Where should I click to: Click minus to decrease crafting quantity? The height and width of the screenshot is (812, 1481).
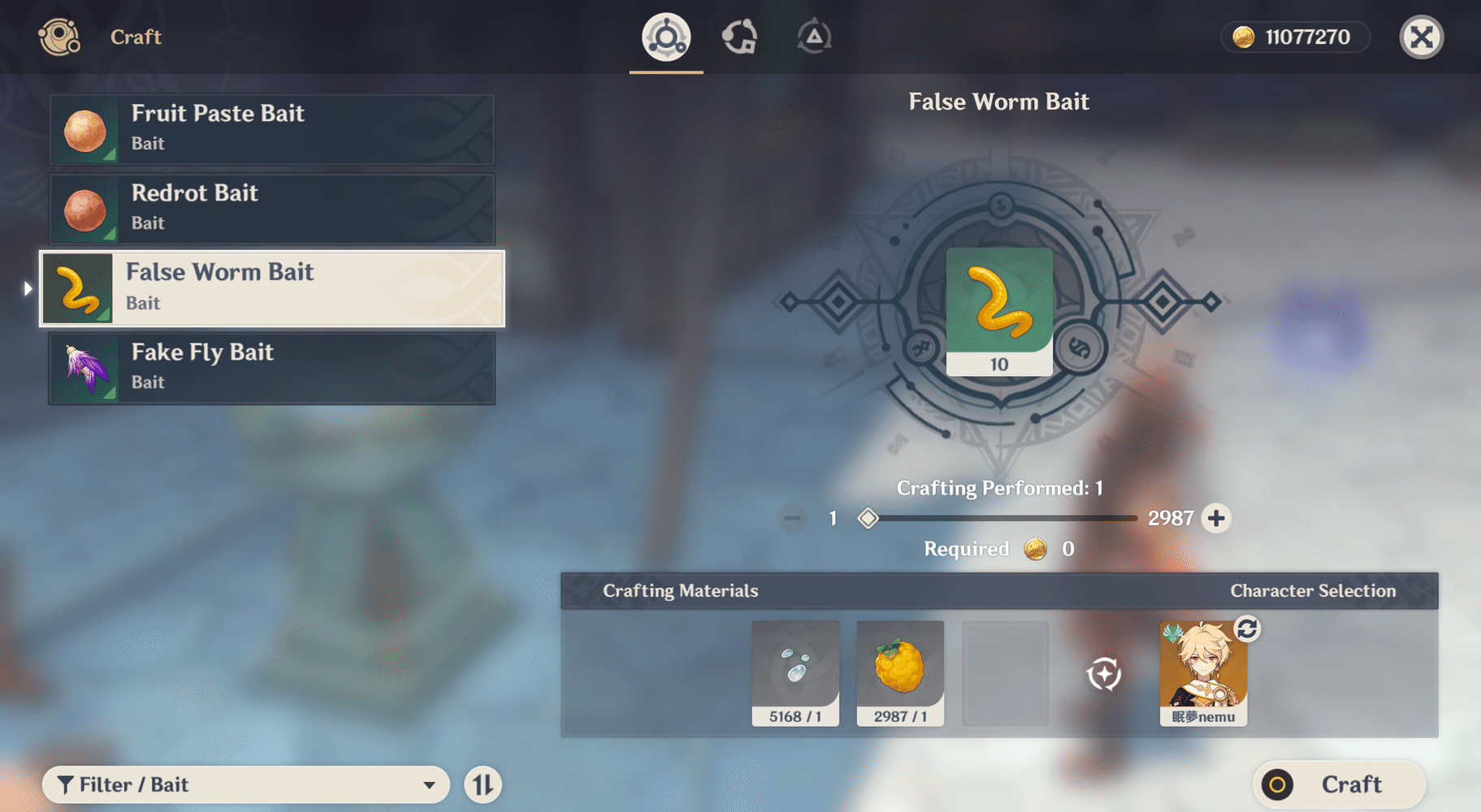pyautogui.click(x=792, y=518)
